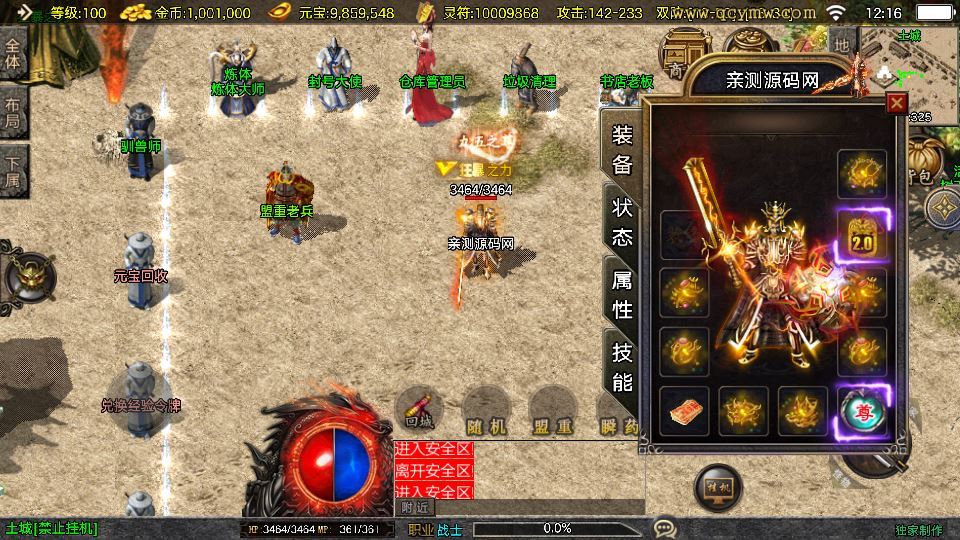Select the 下属 subordinates side button

13,171
